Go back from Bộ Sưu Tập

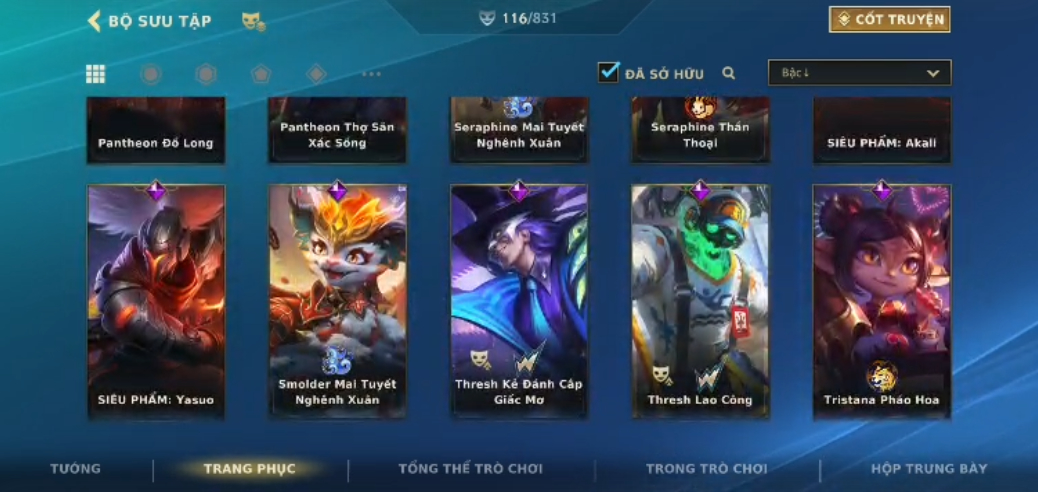coord(95,21)
